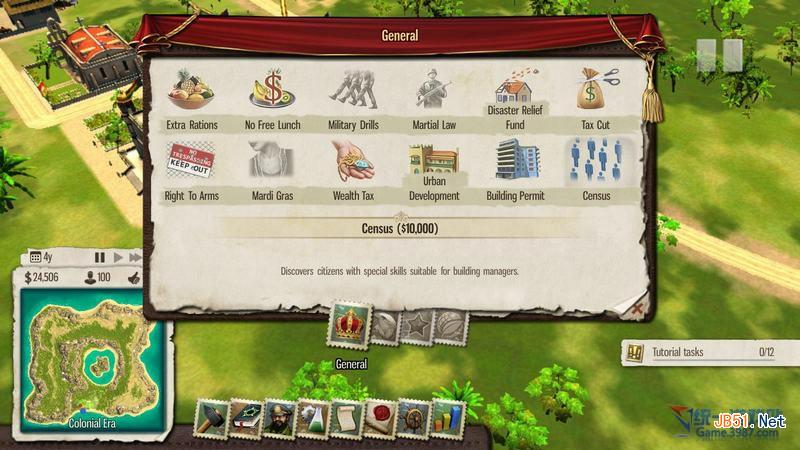
Task: Open the Tutorial tasks tracker
Action: coord(700,352)
